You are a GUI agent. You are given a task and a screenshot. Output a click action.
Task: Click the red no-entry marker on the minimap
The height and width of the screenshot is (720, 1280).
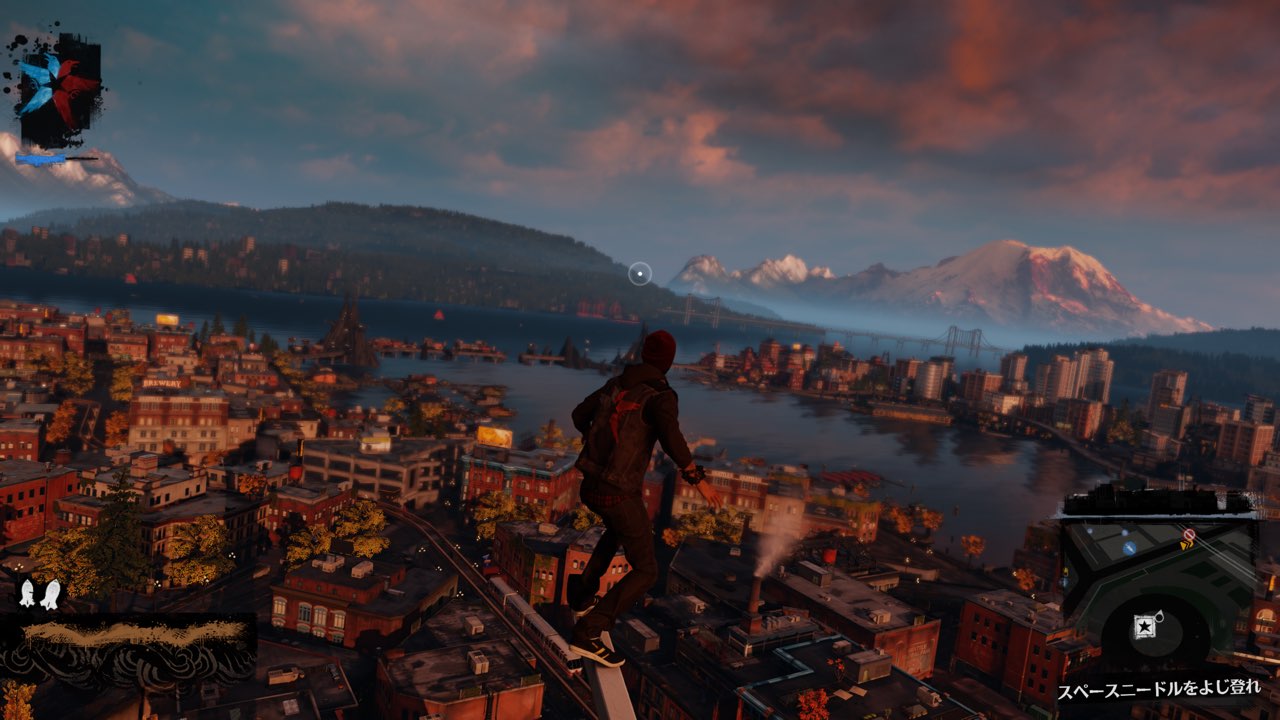point(1188,536)
